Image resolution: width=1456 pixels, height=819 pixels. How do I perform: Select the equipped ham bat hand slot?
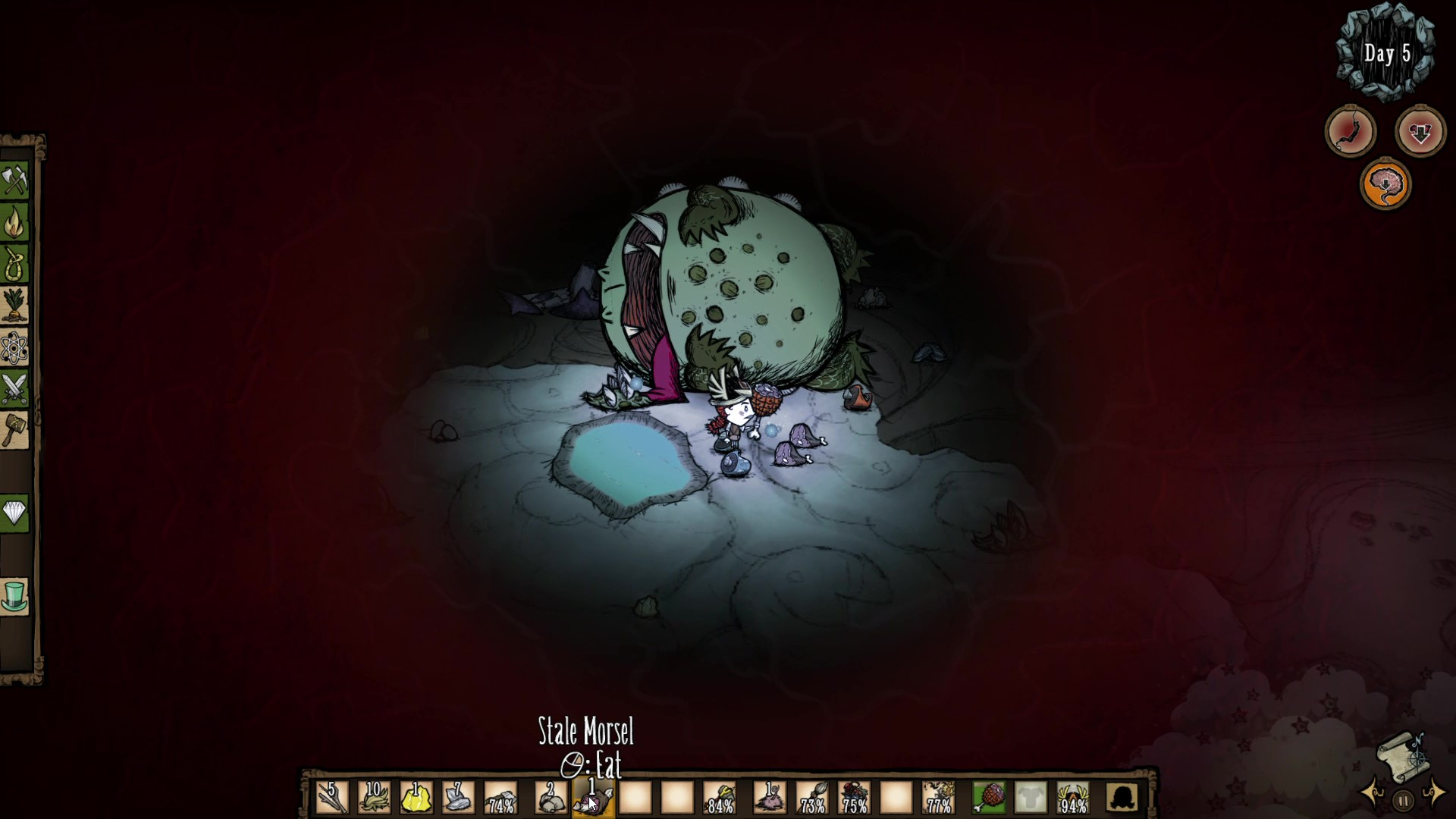989,798
